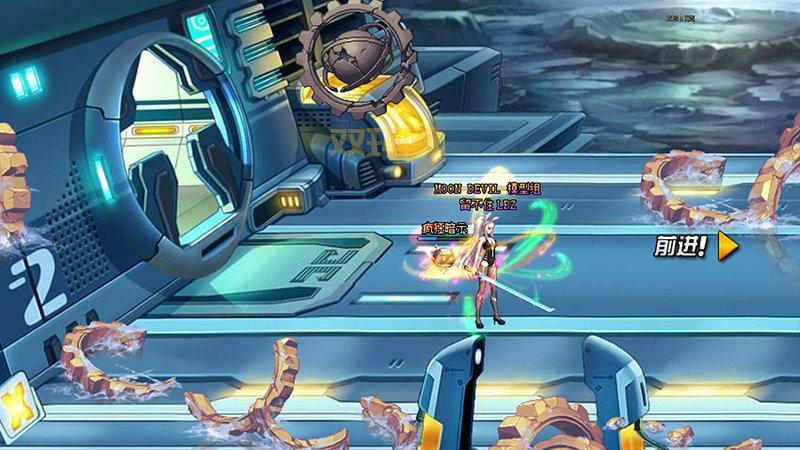Click the 前进! go-forward arrow
The width and height of the screenshot is (800, 450).
coord(727,246)
